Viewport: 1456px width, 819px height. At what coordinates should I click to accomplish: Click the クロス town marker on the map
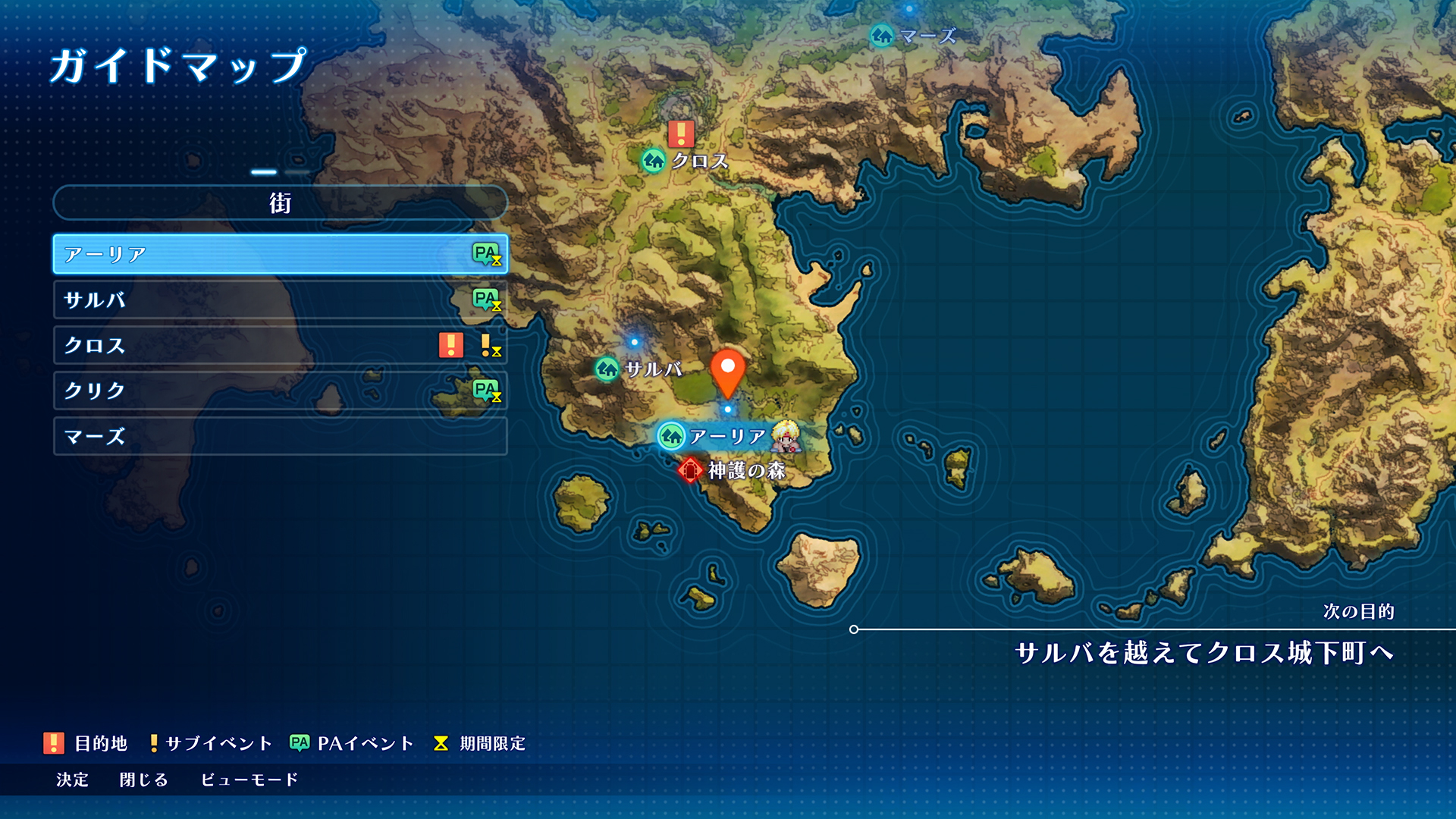tap(654, 161)
